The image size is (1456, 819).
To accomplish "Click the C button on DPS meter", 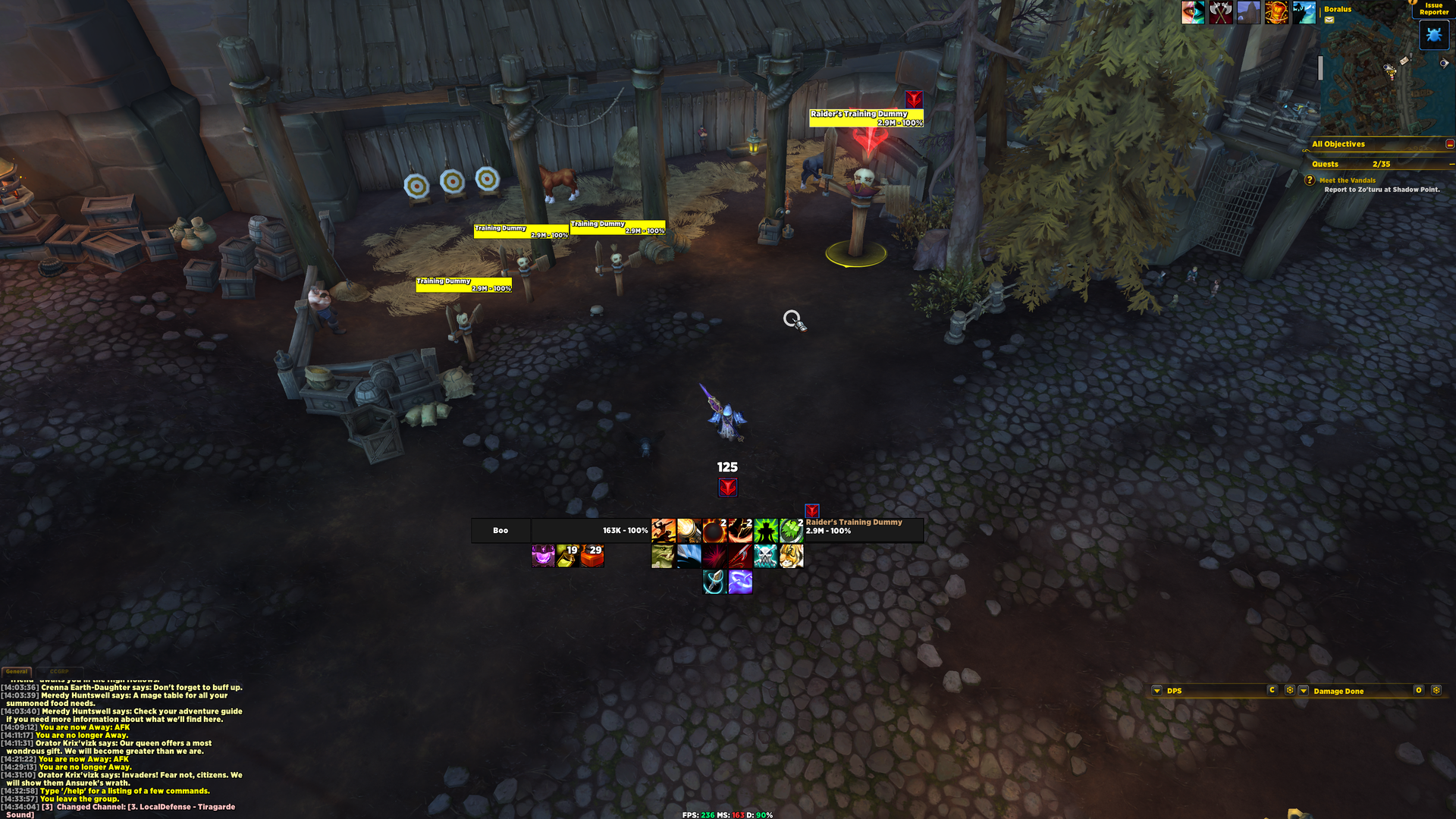I will tap(1272, 690).
